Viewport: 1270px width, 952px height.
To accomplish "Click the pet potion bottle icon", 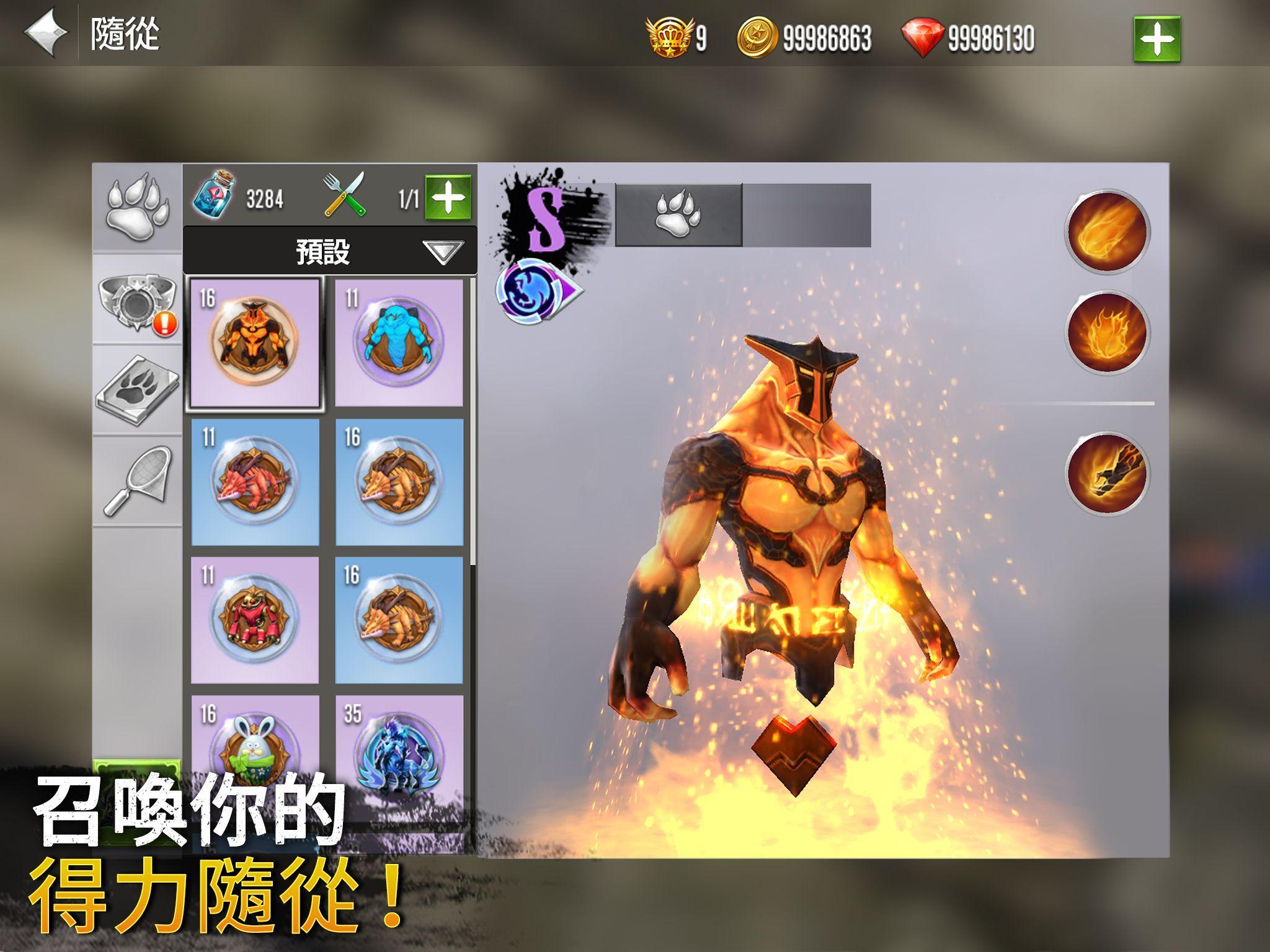I will [x=211, y=198].
